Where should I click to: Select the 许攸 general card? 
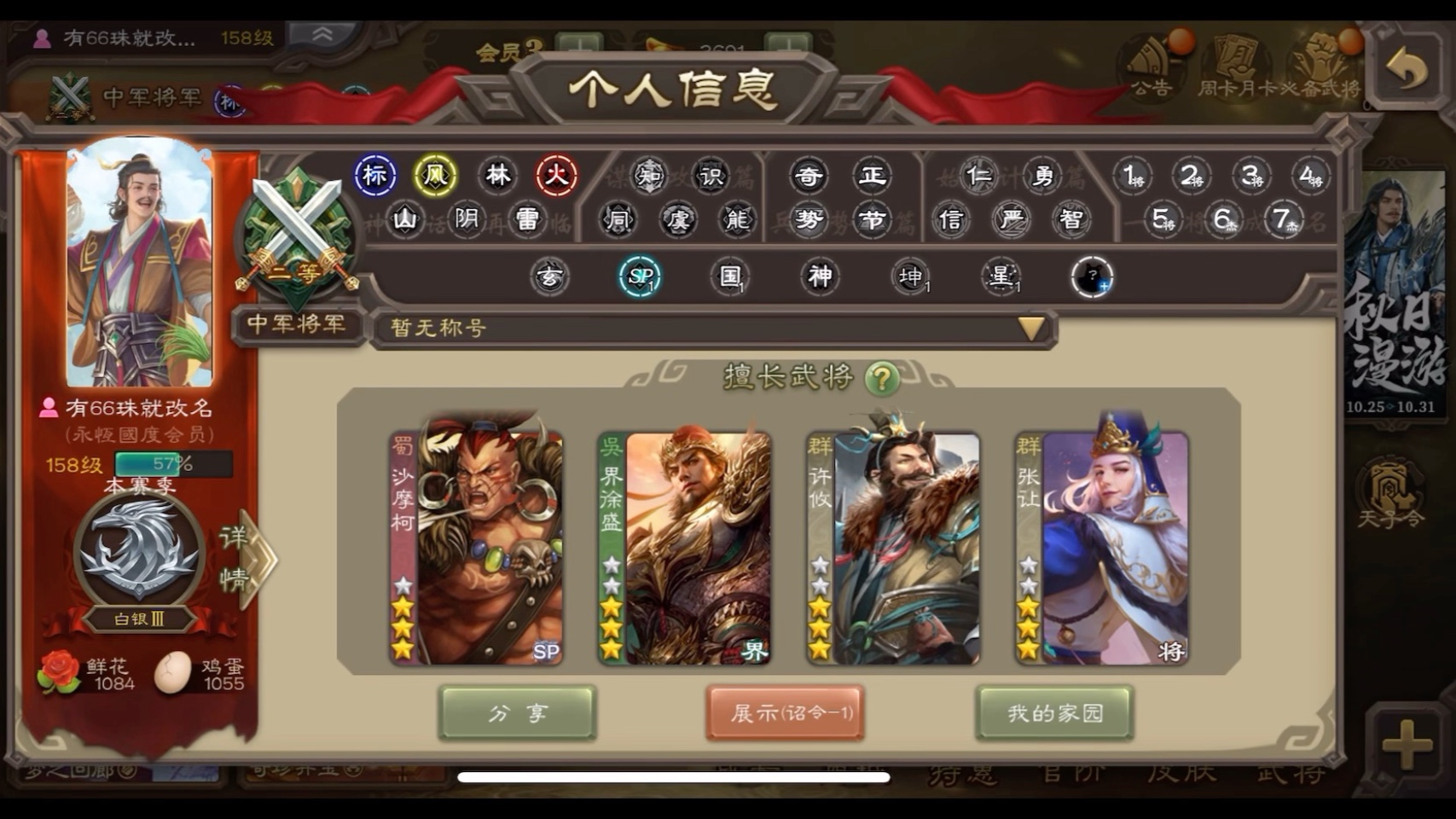(893, 548)
